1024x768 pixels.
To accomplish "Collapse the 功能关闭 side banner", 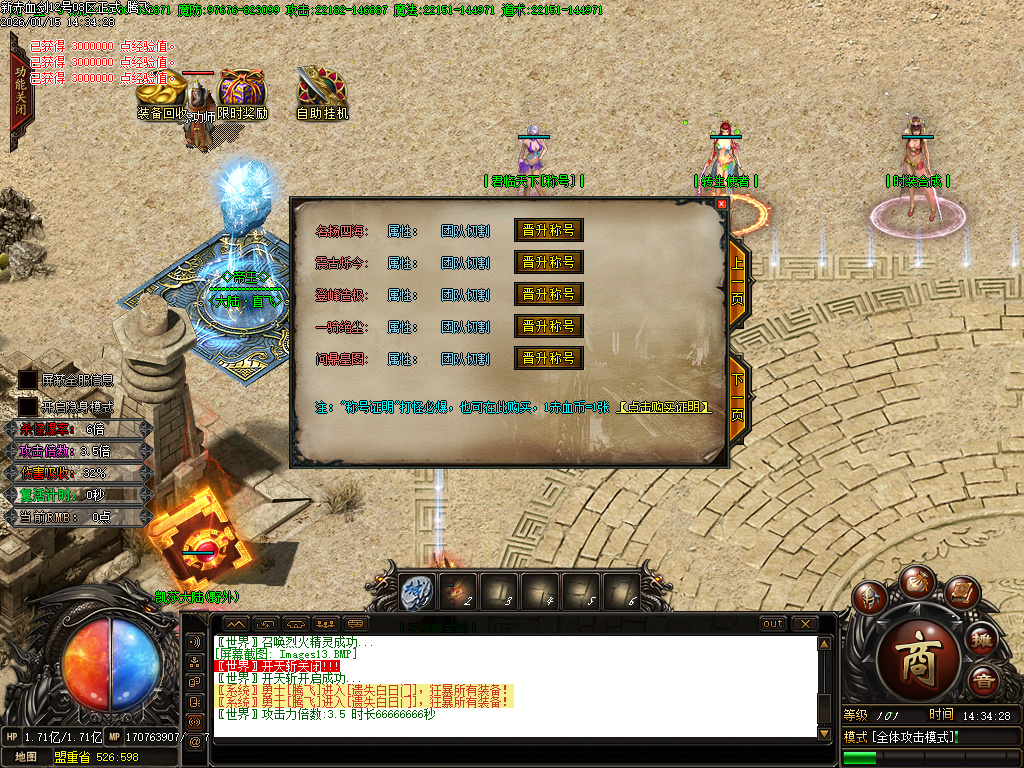I will pyautogui.click(x=19, y=92).
